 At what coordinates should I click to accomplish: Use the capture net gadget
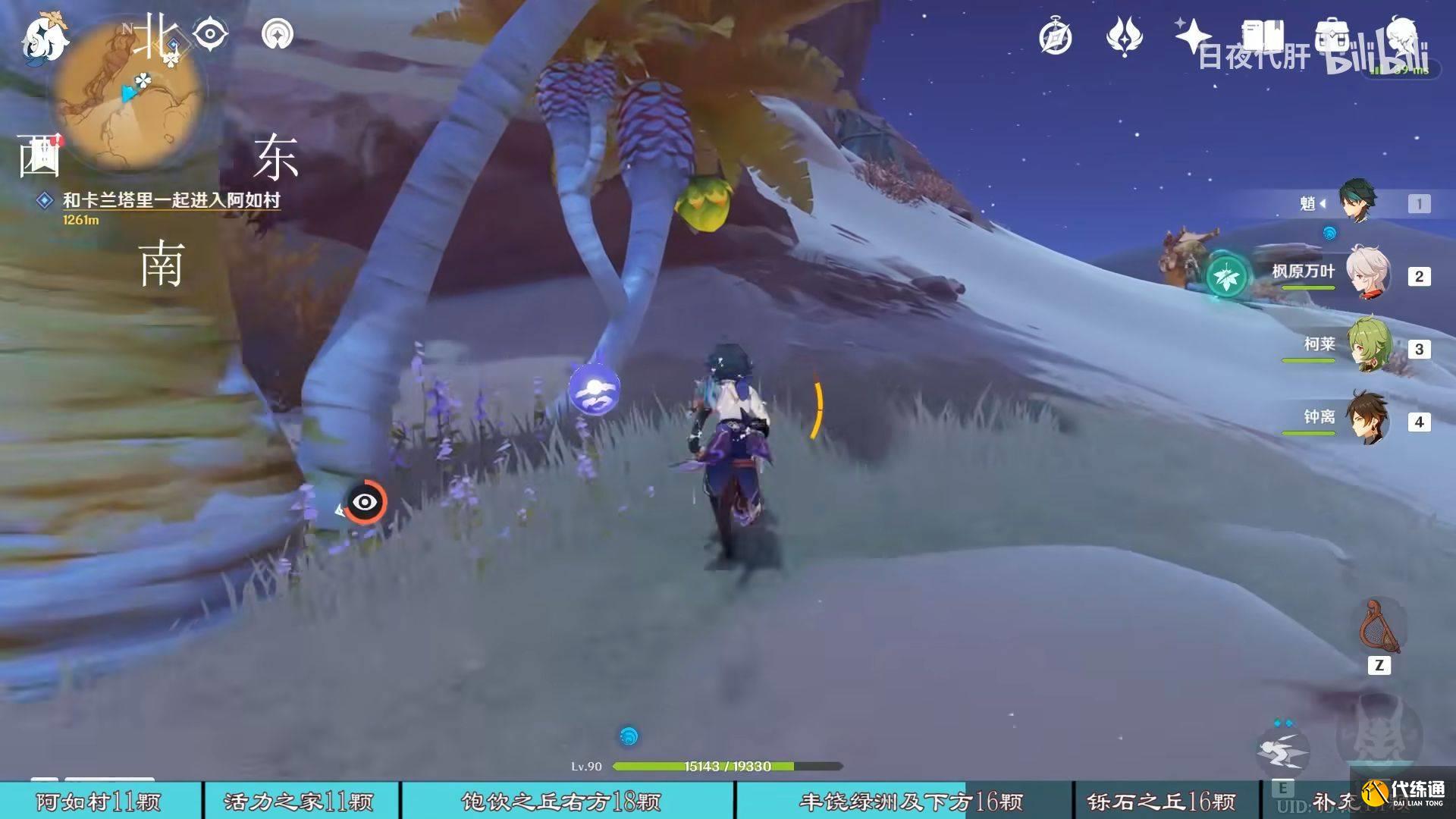click(1379, 628)
